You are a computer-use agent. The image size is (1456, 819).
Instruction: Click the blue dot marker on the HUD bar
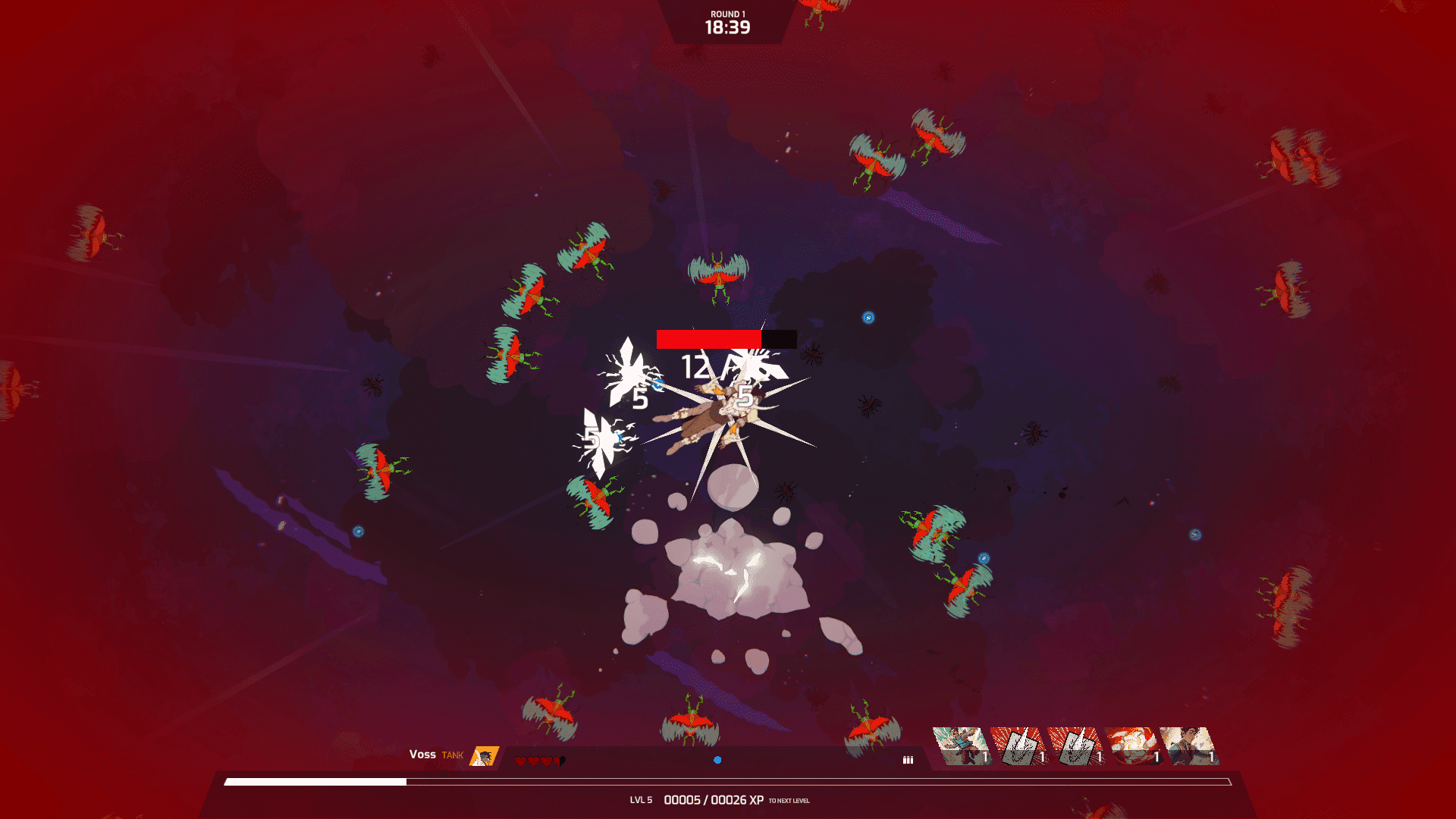pos(717,760)
